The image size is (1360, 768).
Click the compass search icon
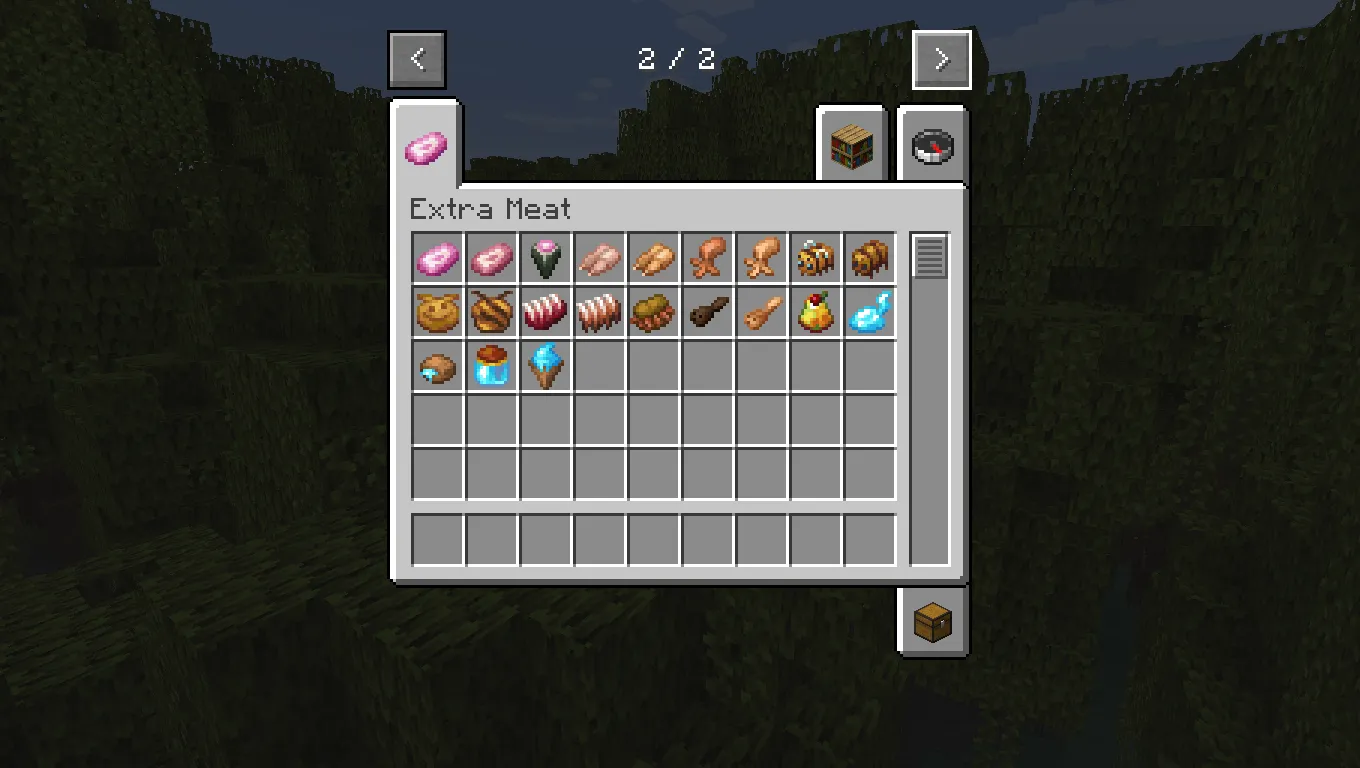click(x=932, y=145)
